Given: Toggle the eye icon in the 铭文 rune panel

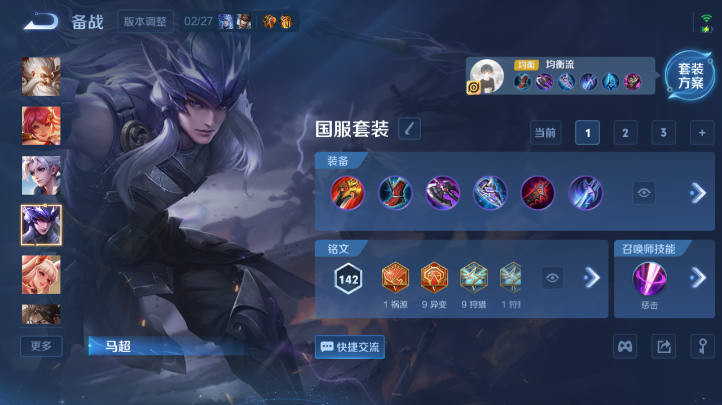Looking at the screenshot, I should [553, 278].
